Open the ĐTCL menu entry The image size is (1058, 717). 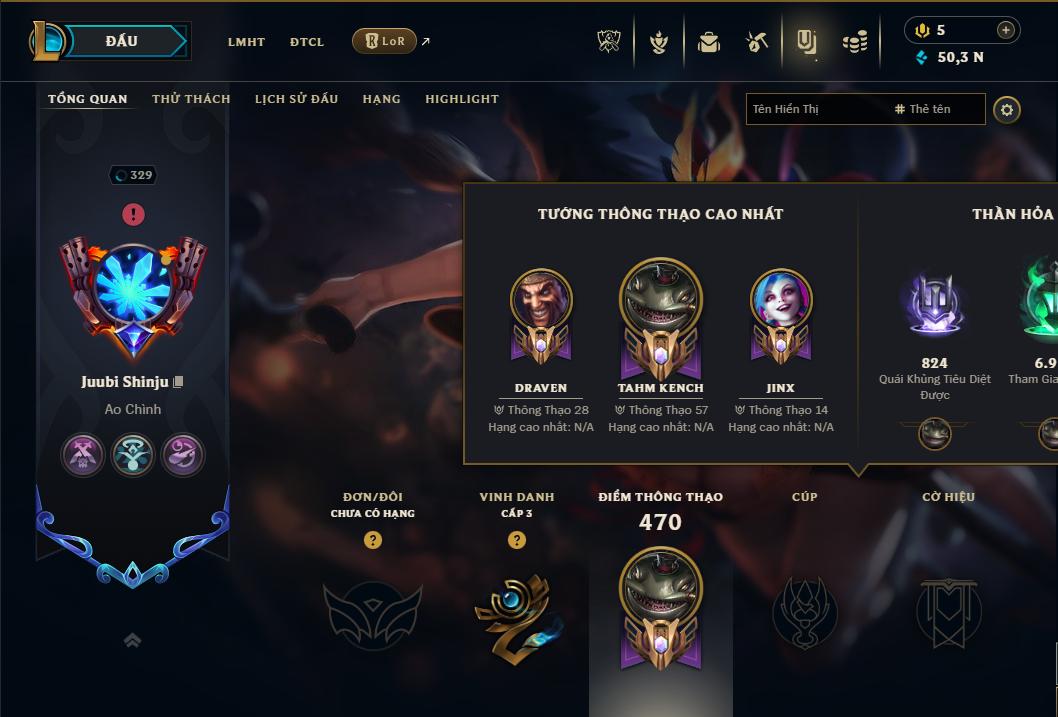[x=307, y=42]
